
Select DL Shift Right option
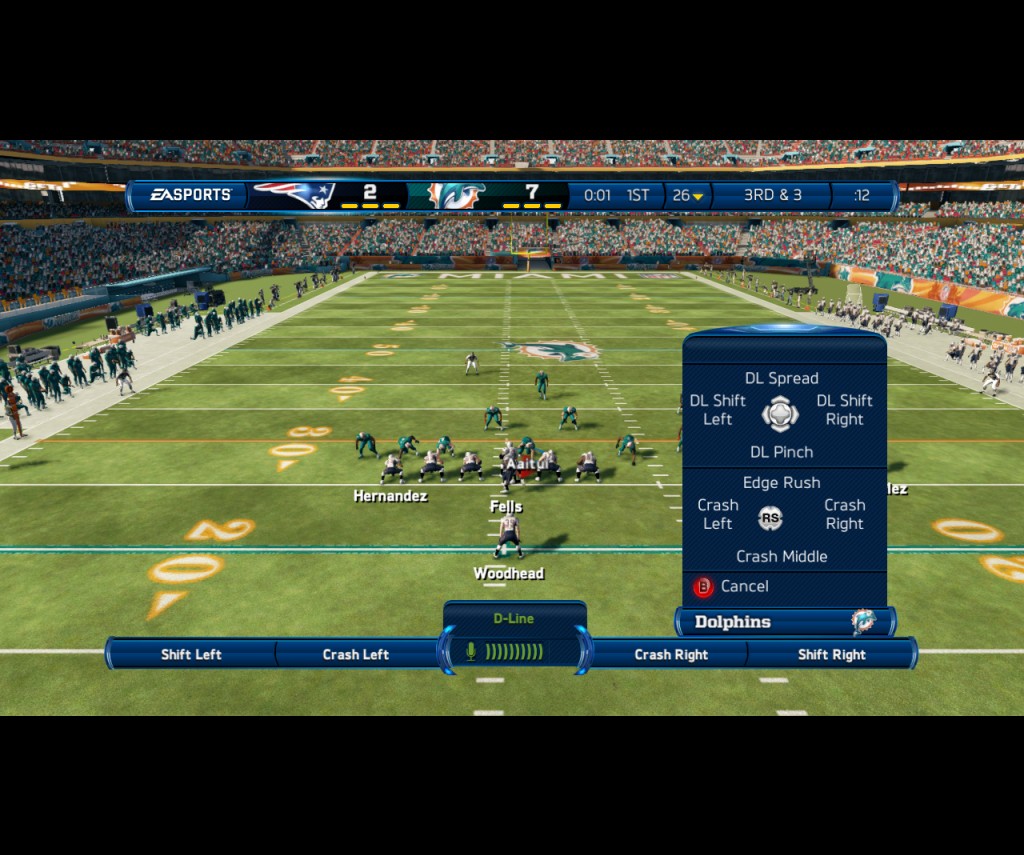point(844,410)
